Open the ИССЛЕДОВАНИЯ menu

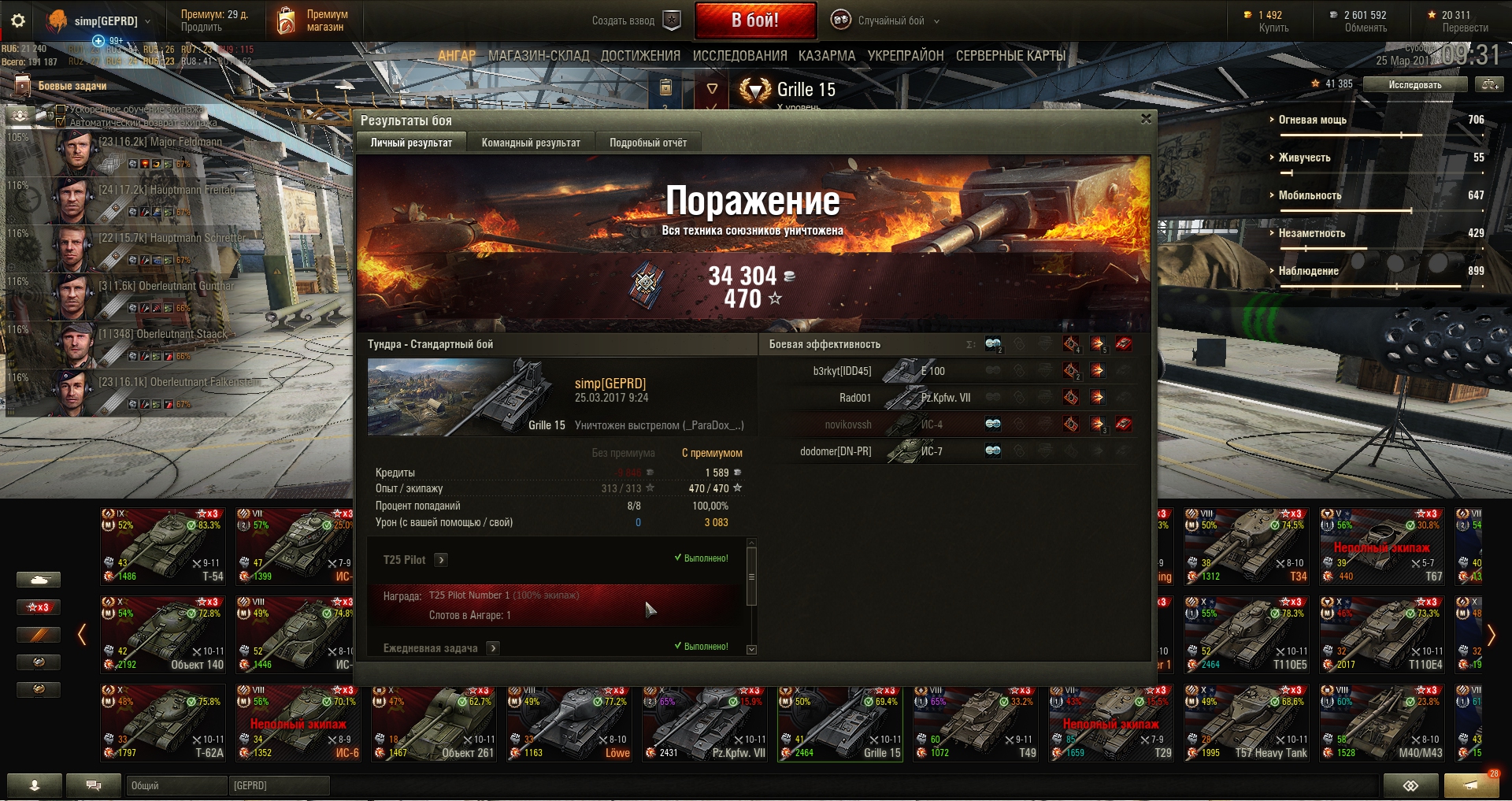(739, 56)
